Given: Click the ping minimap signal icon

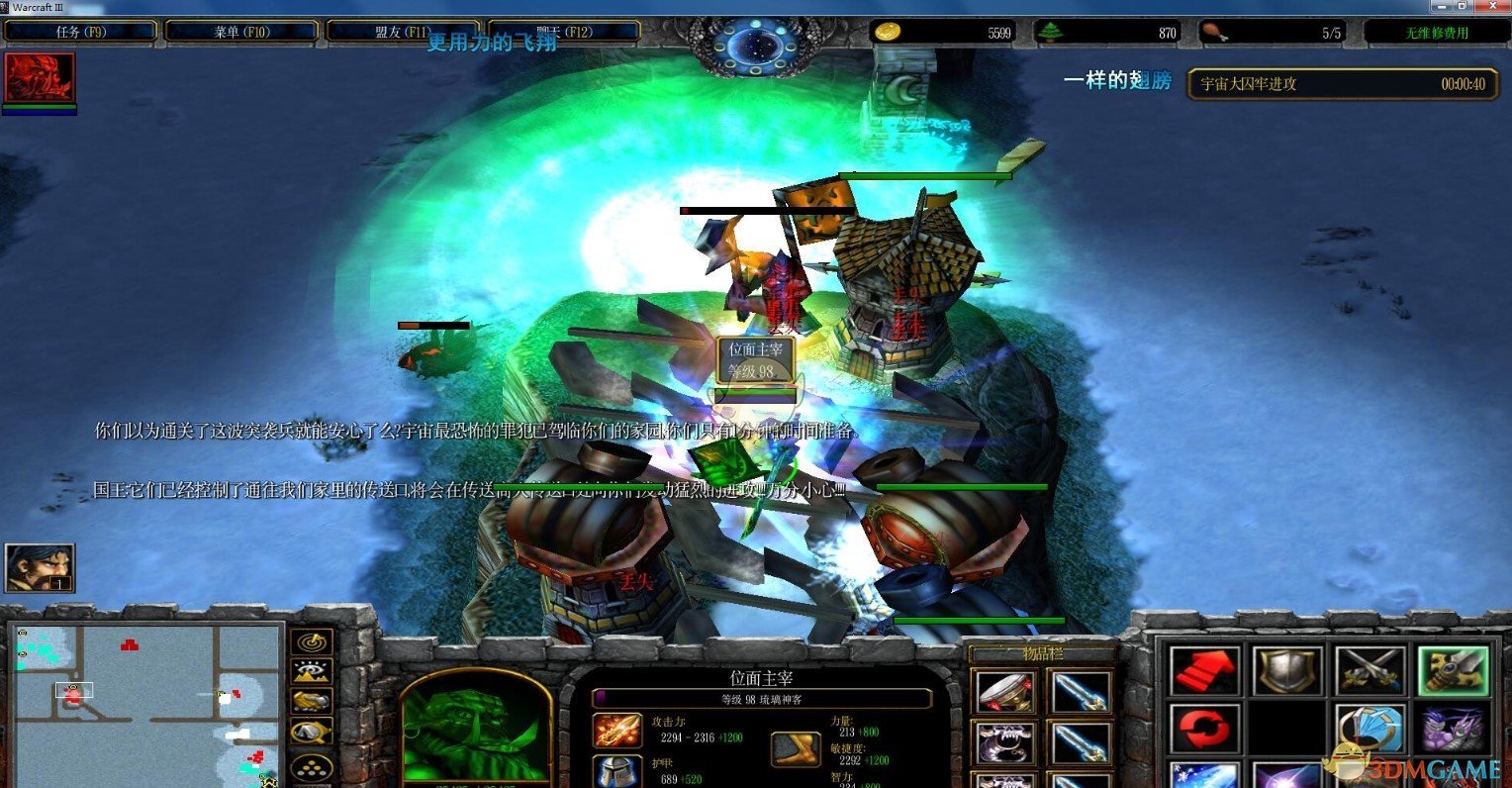Looking at the screenshot, I should click(312, 641).
